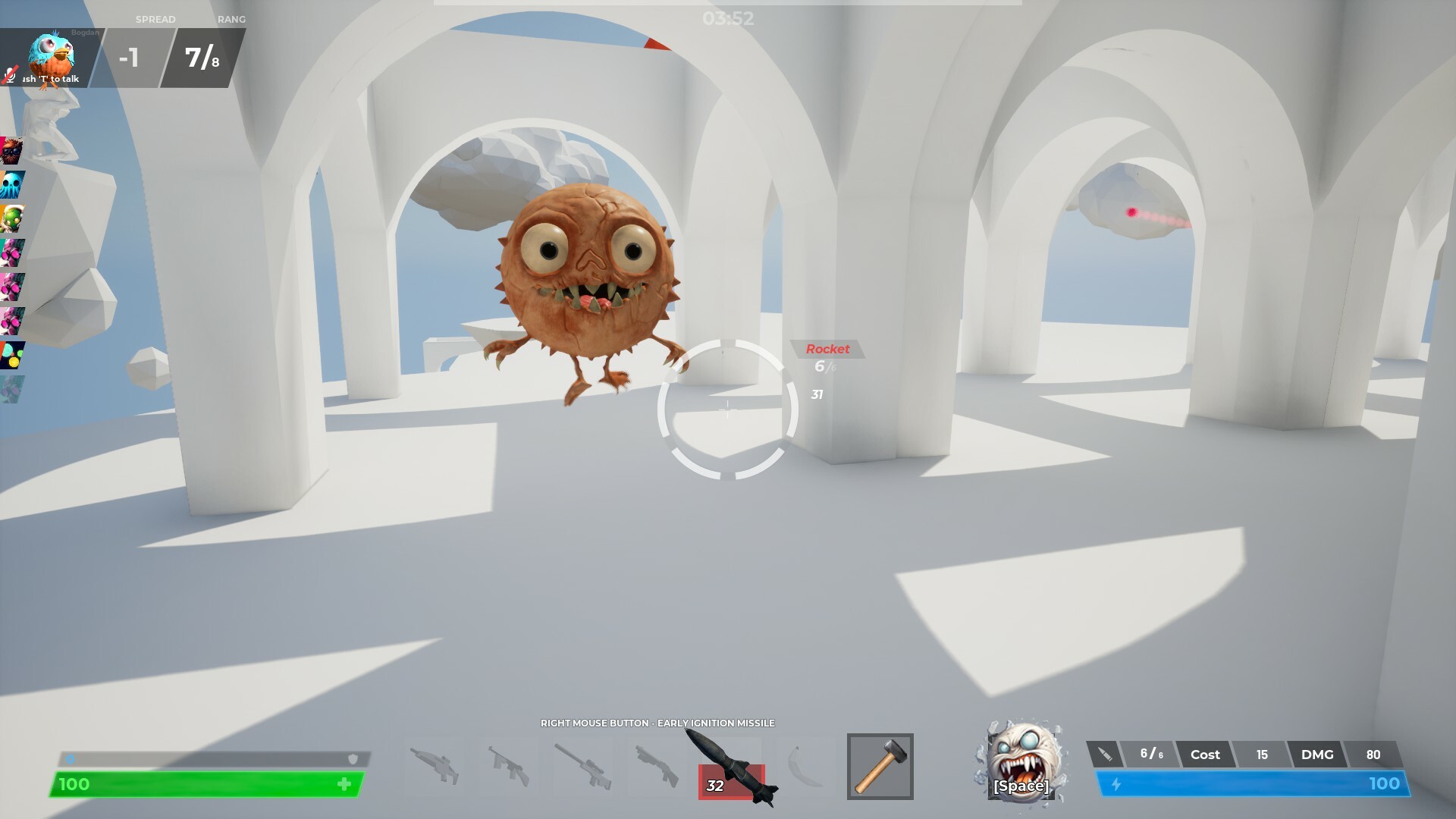Select the assault rifle hotbar slot

(x=510, y=766)
